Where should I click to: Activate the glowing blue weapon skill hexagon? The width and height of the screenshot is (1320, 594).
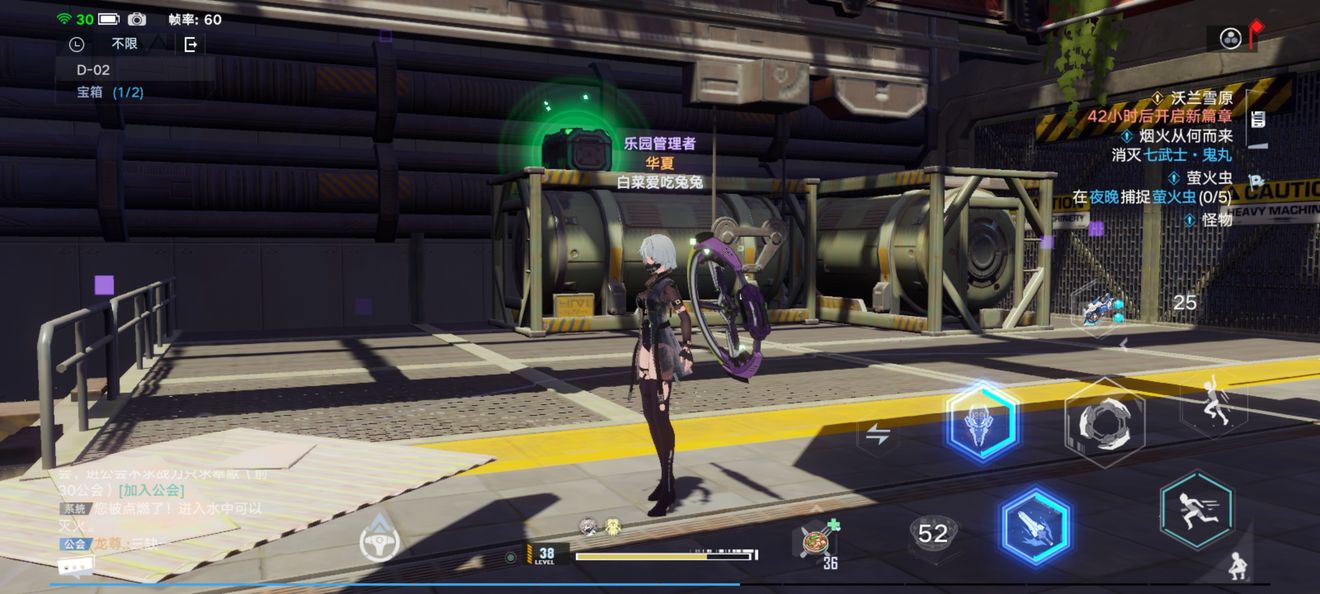coord(982,422)
